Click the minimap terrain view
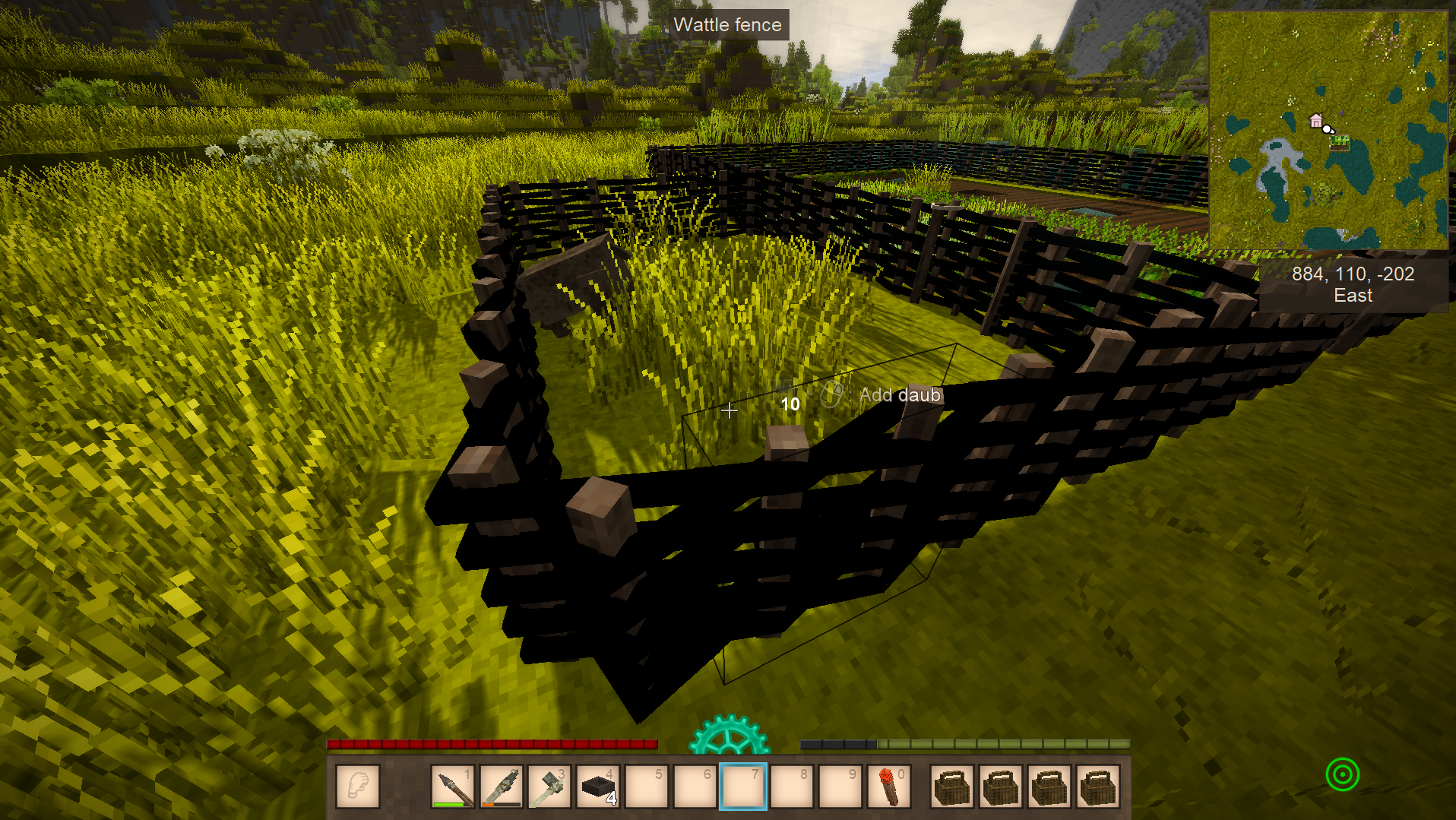 pos(1328,129)
